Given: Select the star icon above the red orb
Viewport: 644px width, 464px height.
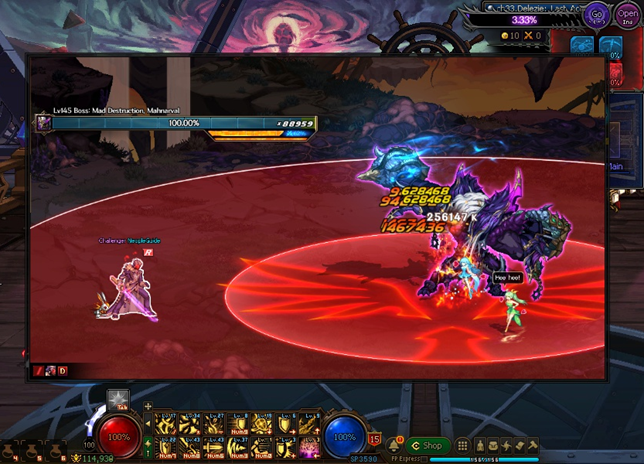Looking at the screenshot, I should [118, 398].
